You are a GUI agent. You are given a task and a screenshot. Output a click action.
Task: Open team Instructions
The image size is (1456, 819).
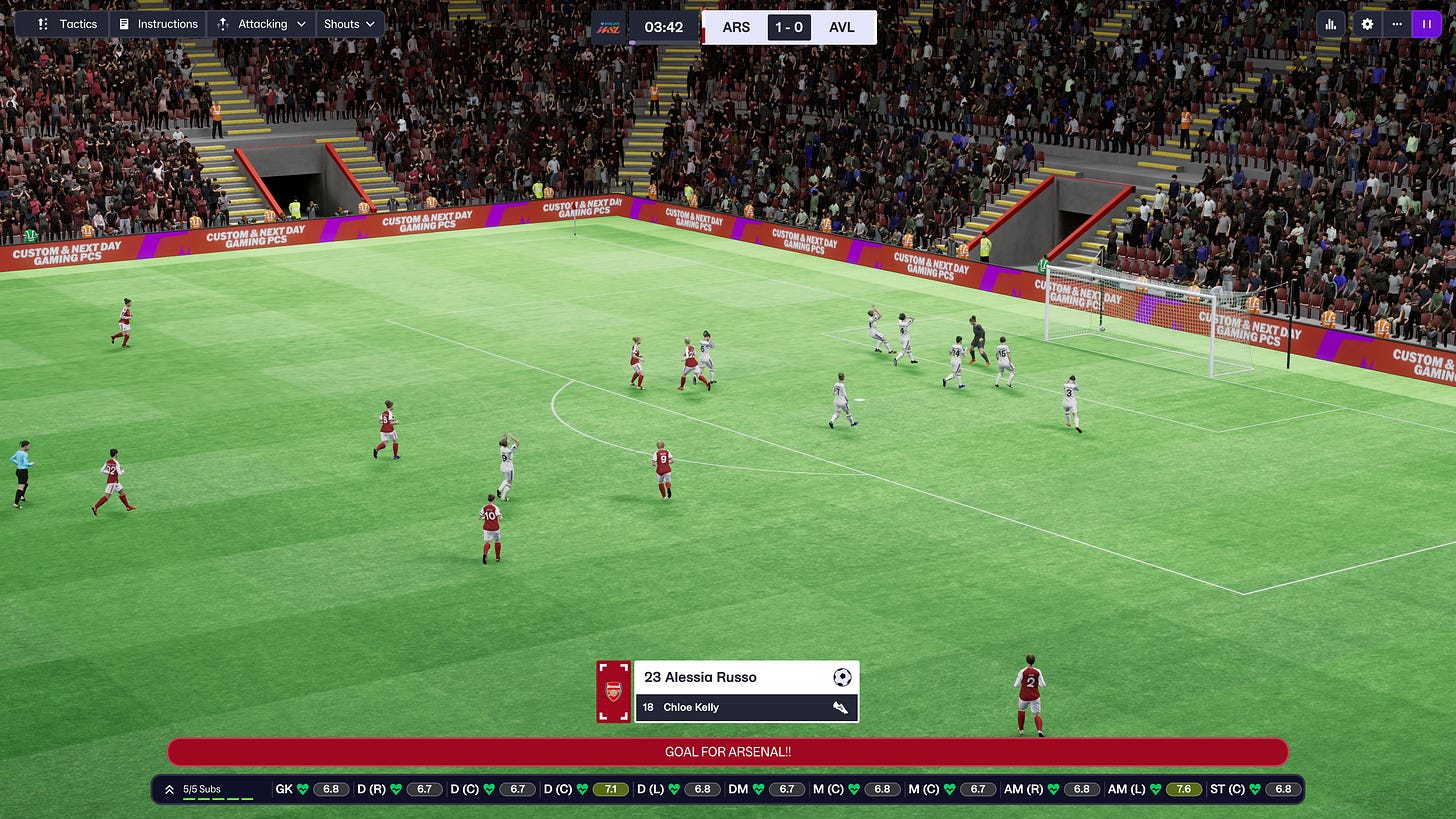point(157,24)
